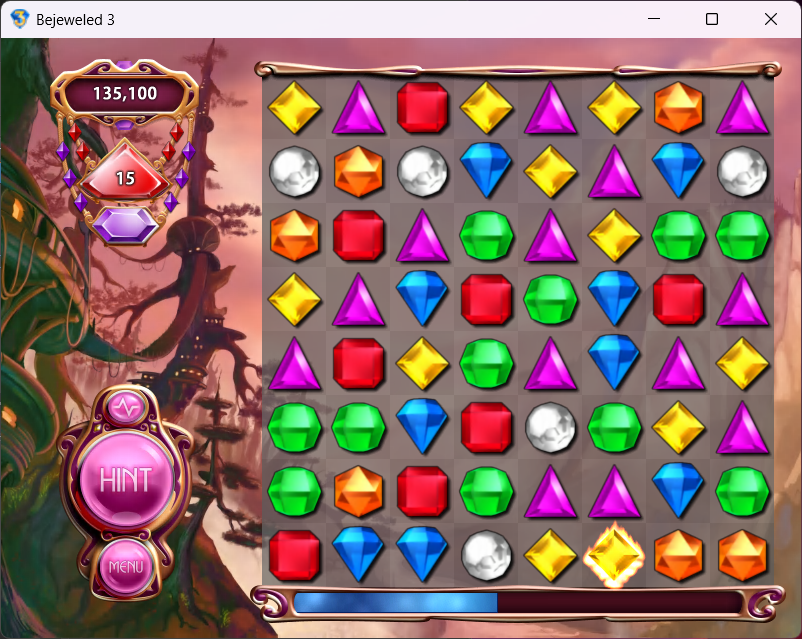This screenshot has width=802, height=639.
Task: Select the orange gem between two white gems
Action: coord(358,171)
